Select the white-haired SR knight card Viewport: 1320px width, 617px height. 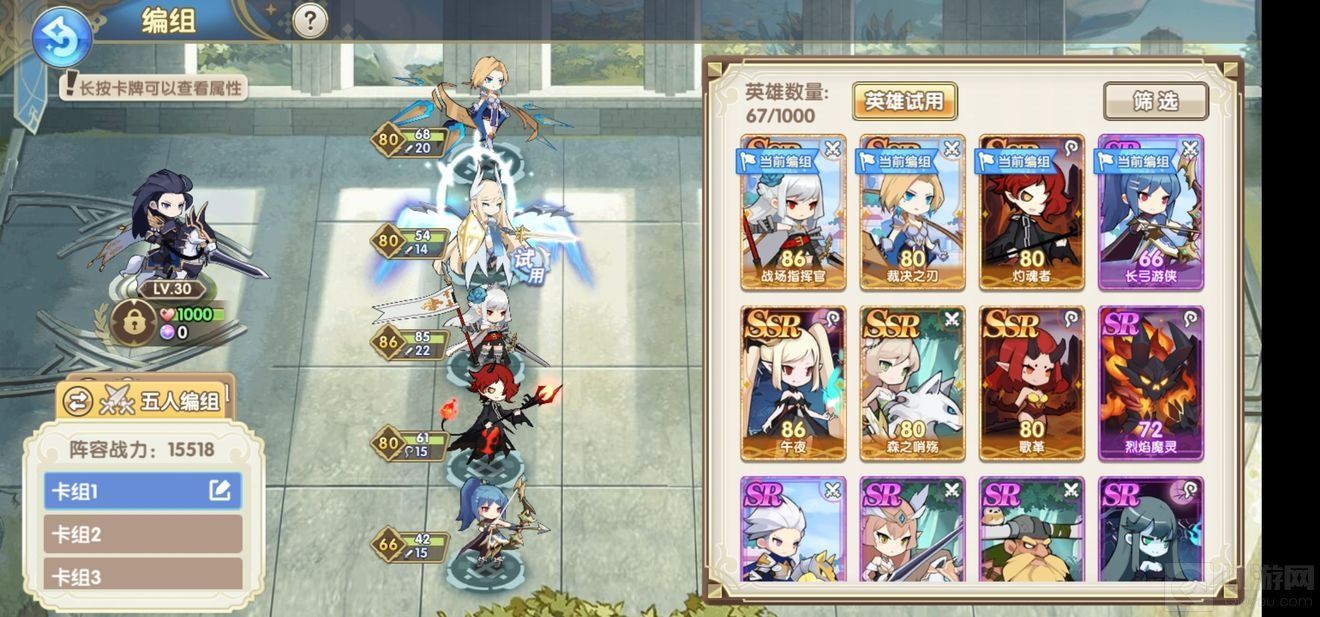tap(793, 529)
